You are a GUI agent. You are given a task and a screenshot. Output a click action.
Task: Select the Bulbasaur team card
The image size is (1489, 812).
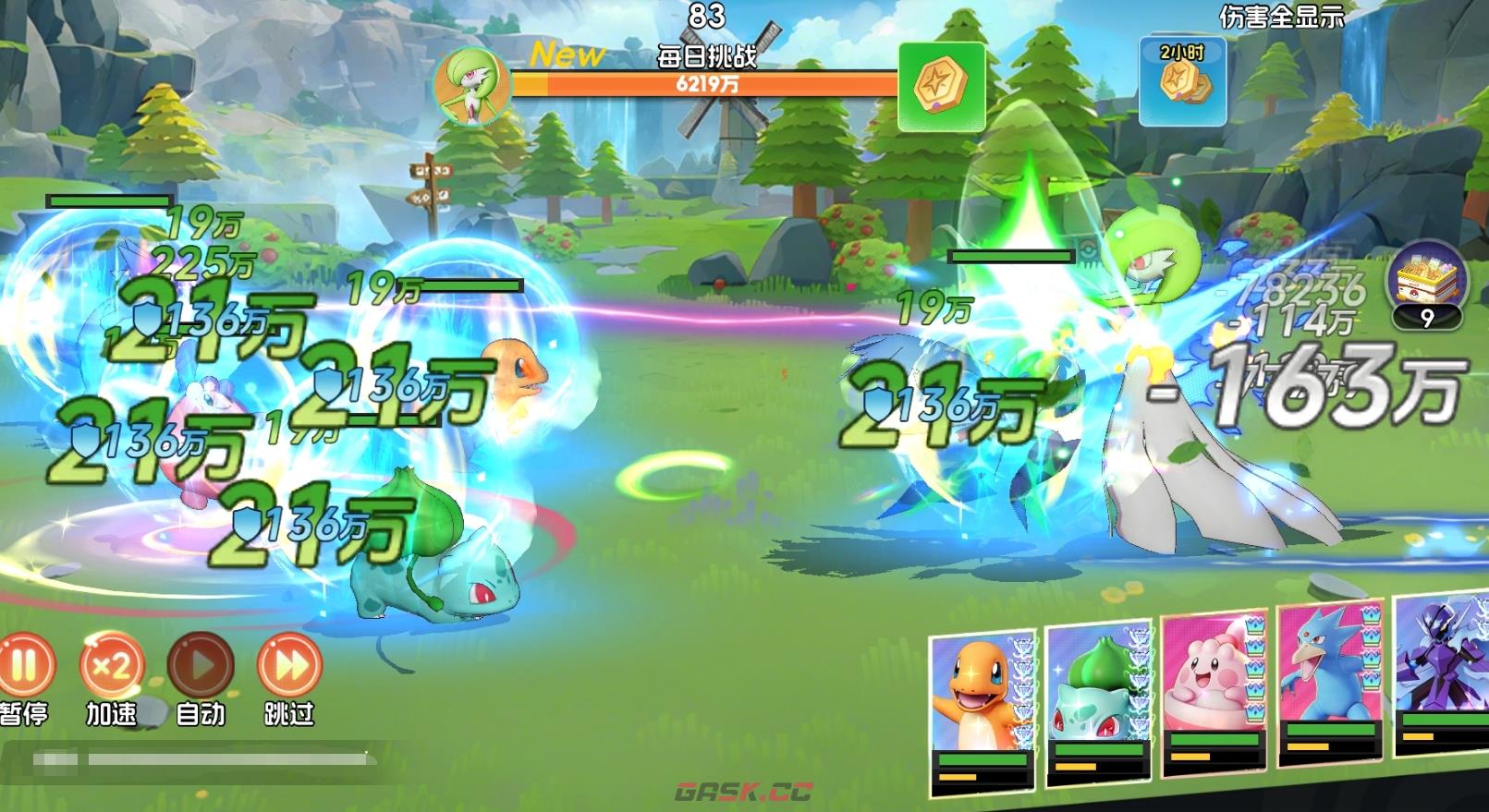click(1099, 702)
